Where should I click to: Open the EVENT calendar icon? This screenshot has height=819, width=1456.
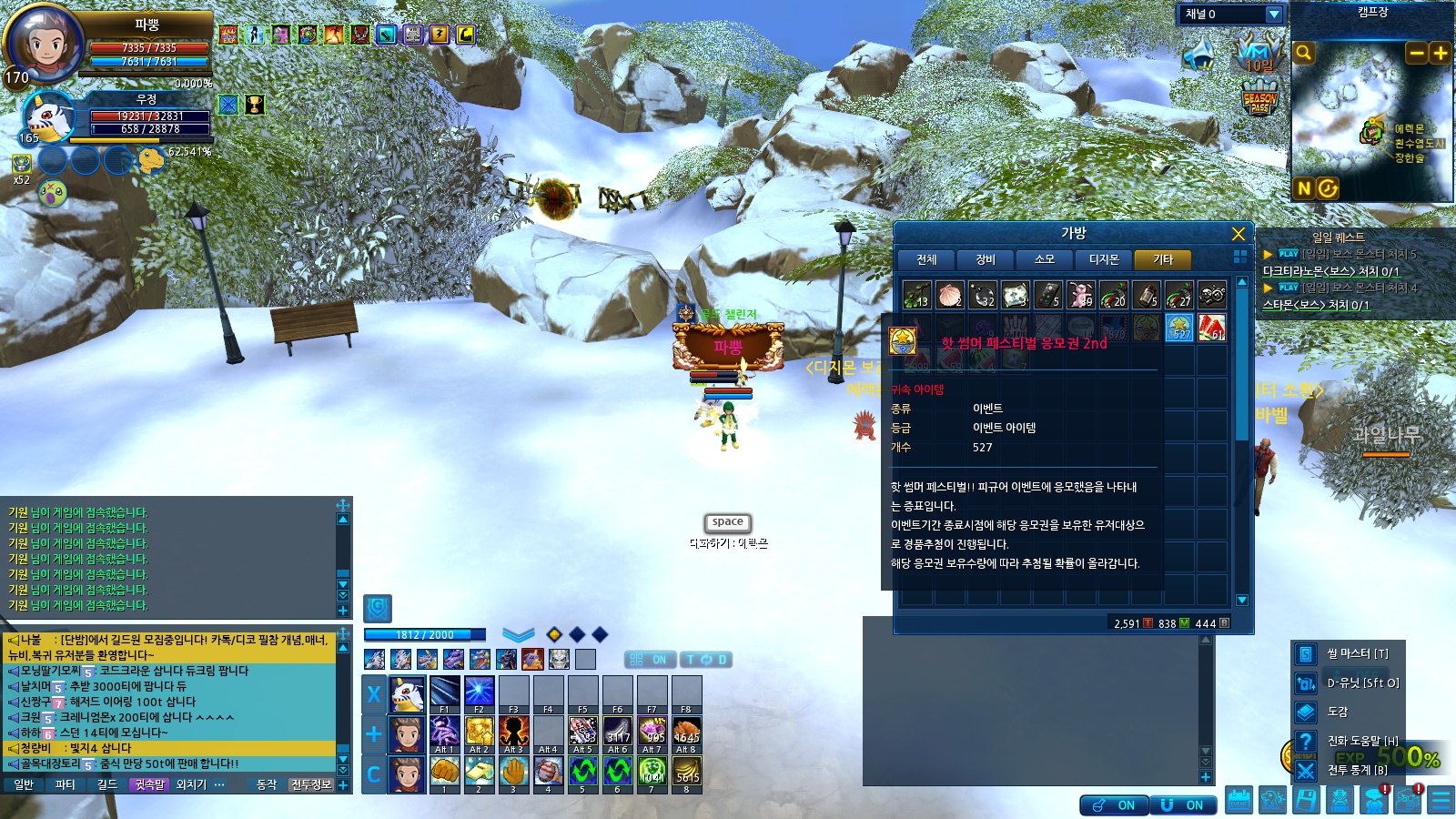click(x=1239, y=800)
